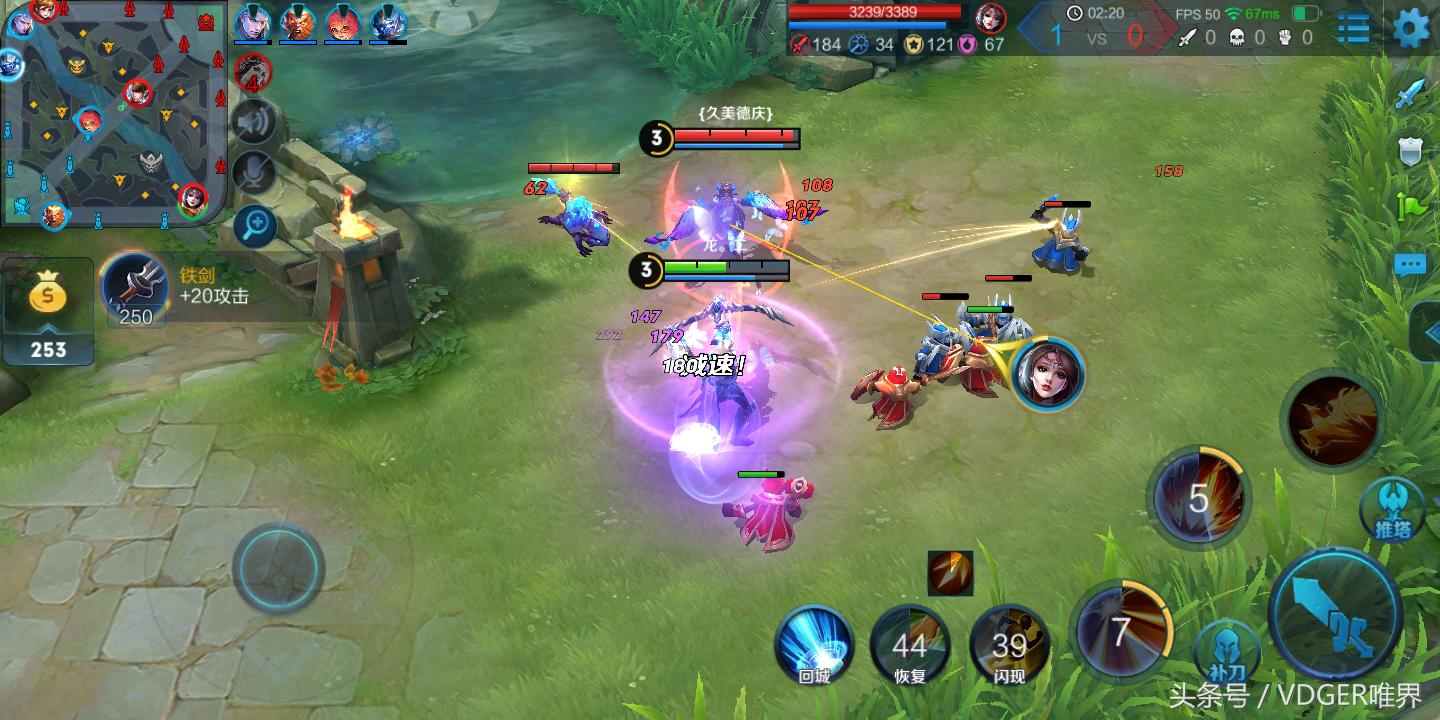Tap the 推塔 push-tower button
The height and width of the screenshot is (720, 1440).
click(x=1391, y=508)
